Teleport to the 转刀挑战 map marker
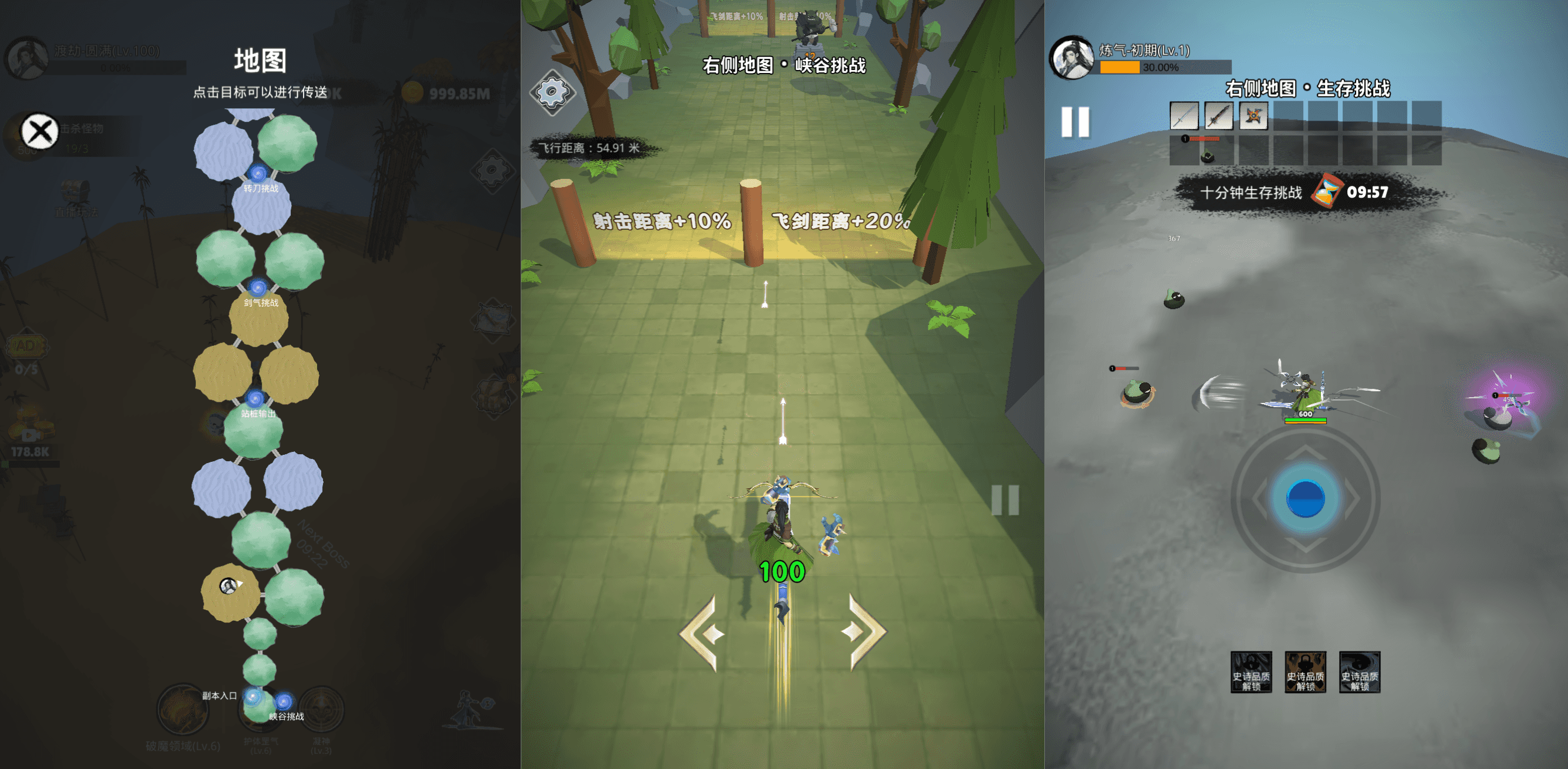The image size is (1568, 769). coord(258,174)
